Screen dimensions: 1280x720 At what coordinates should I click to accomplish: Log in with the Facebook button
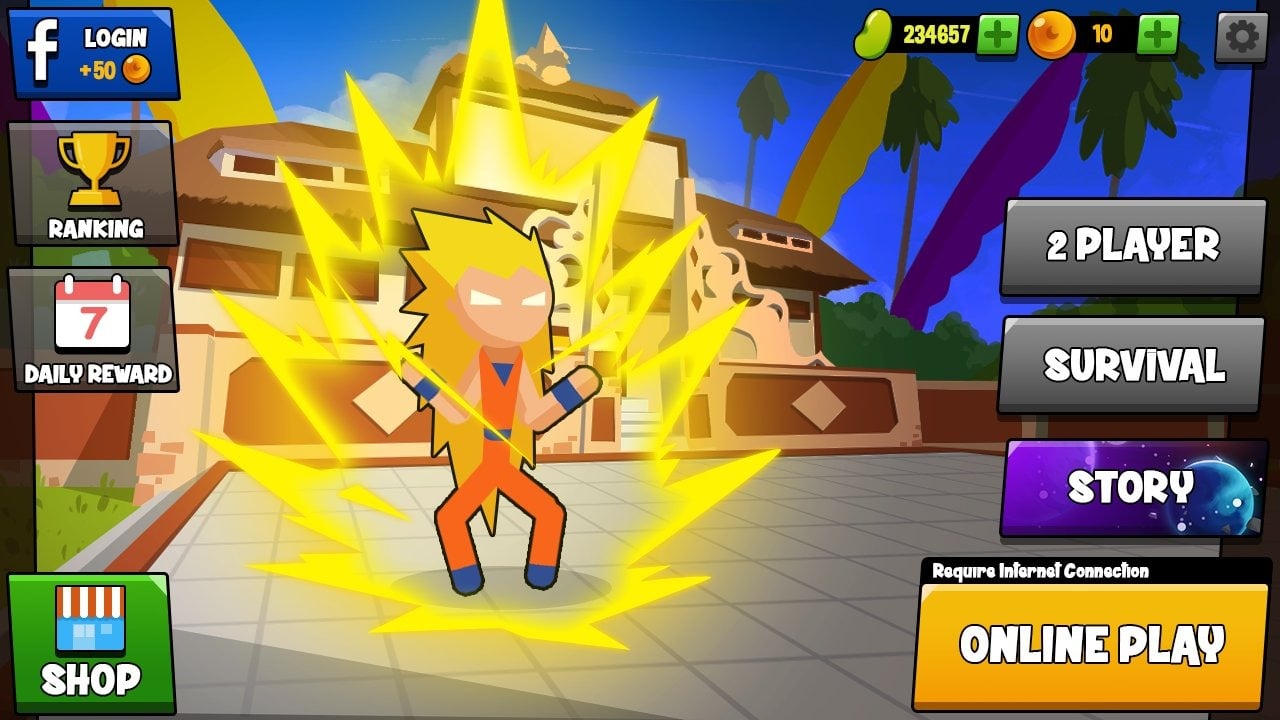pos(93,53)
